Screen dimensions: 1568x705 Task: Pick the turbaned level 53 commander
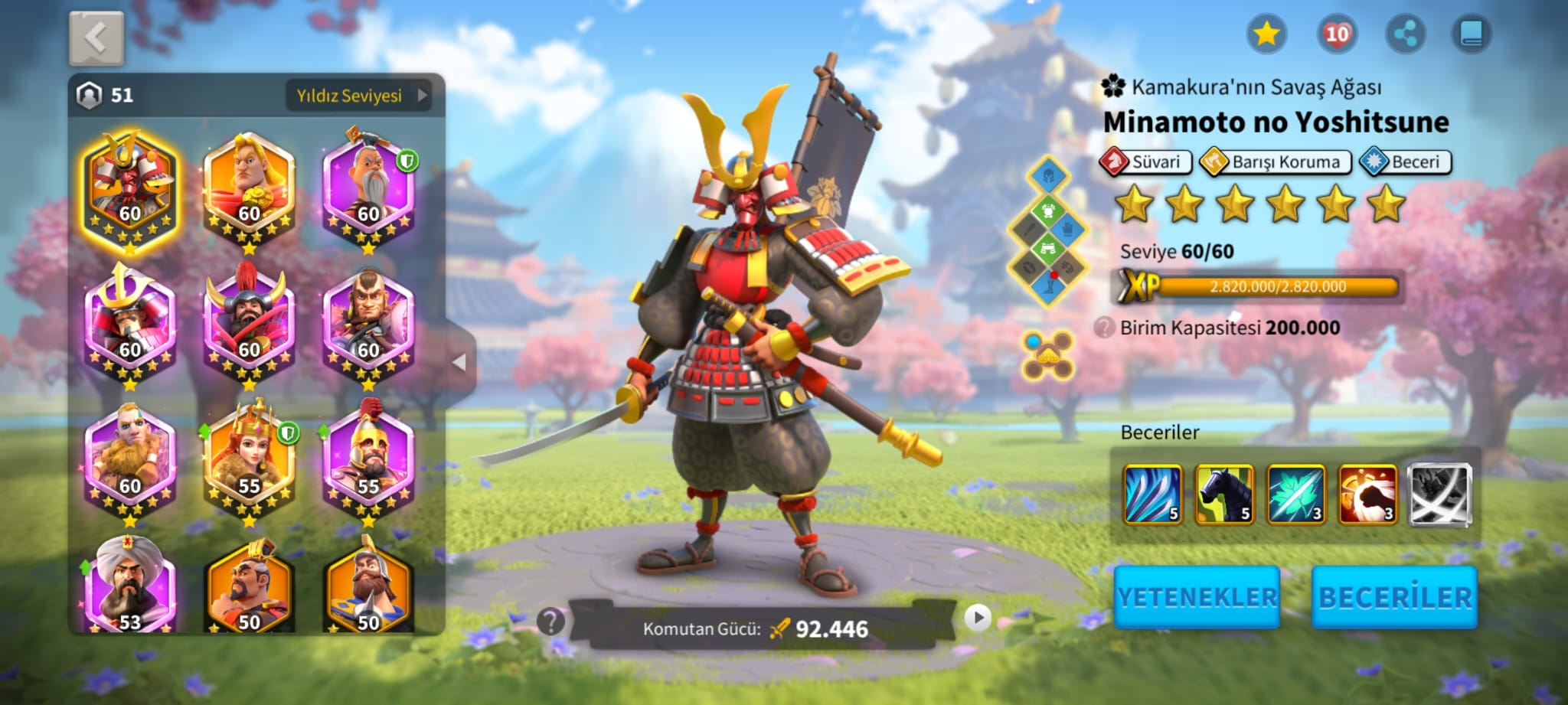coord(130,589)
